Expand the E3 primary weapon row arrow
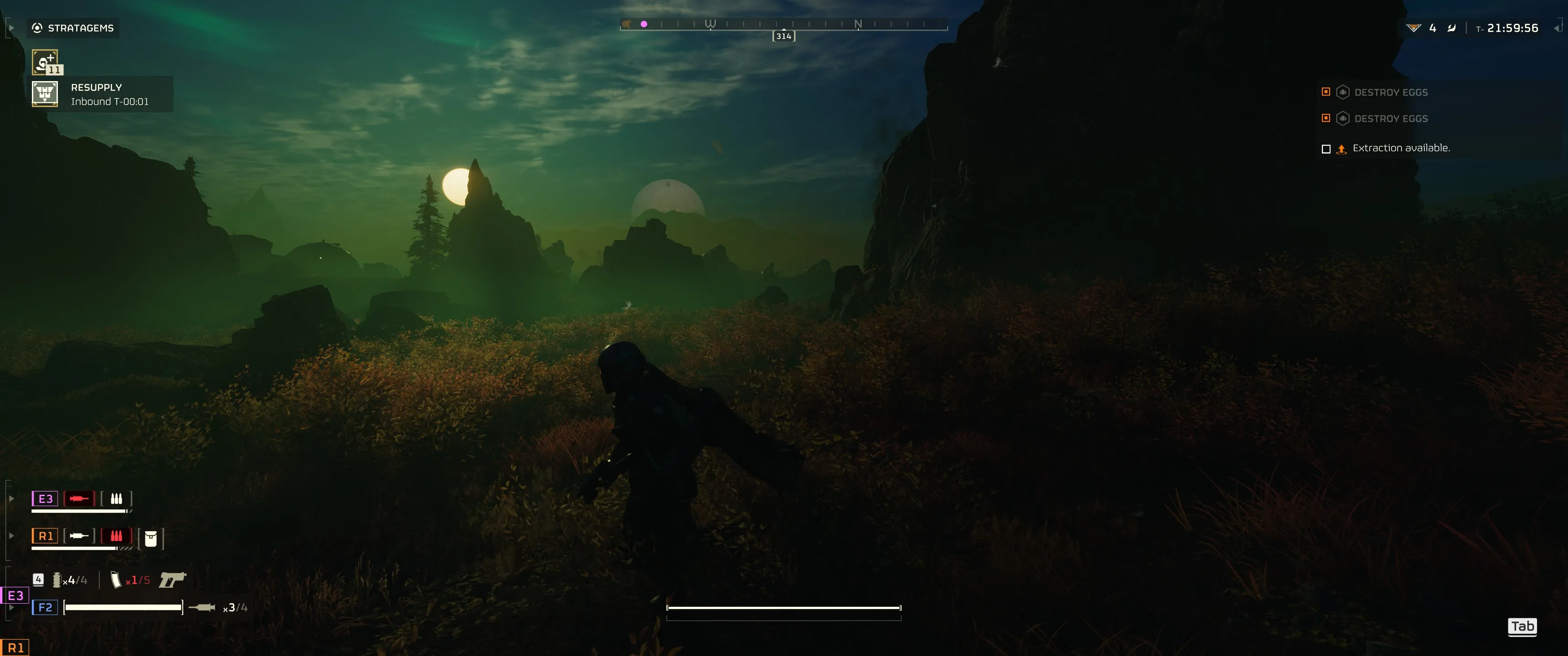Screen dimensions: 1568x656 pos(11,498)
